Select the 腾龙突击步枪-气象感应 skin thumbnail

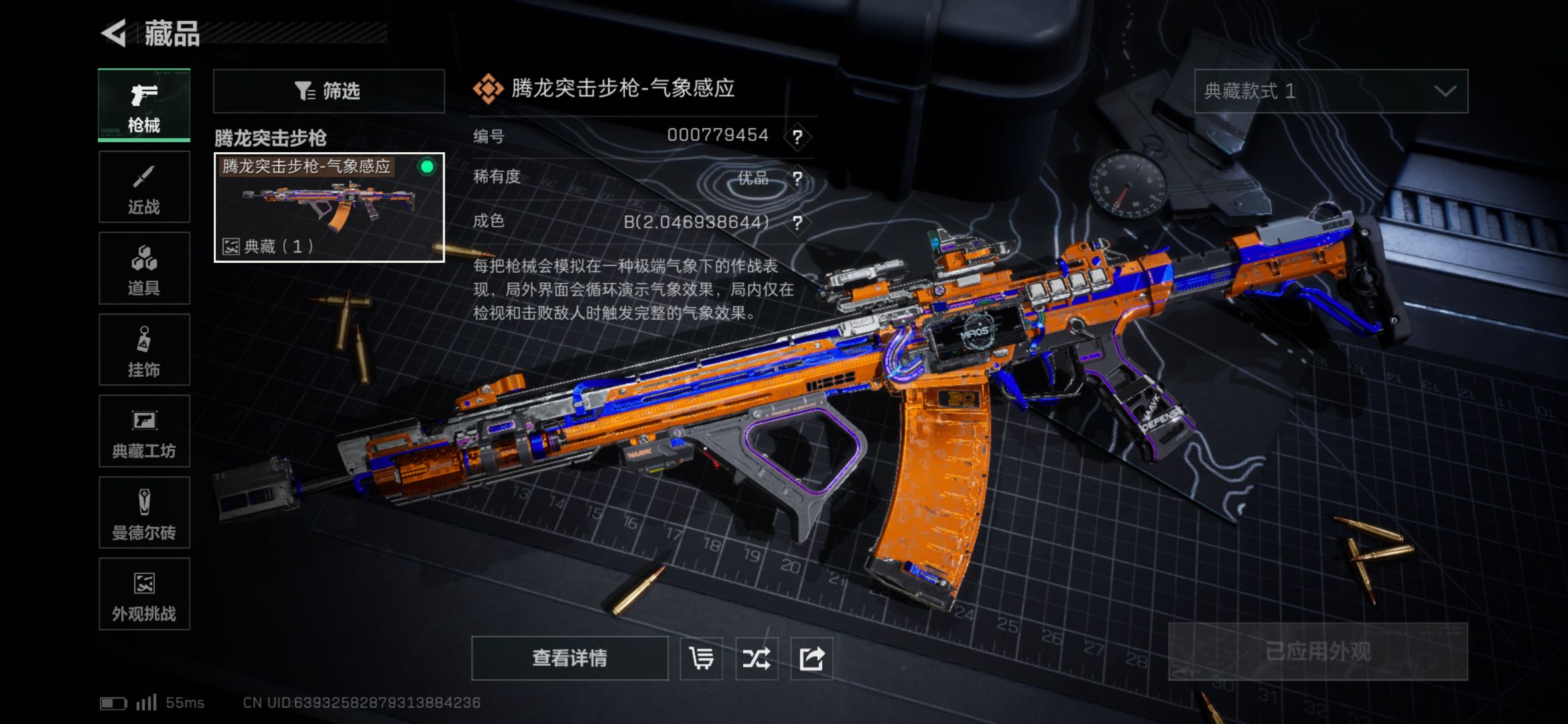(328, 207)
